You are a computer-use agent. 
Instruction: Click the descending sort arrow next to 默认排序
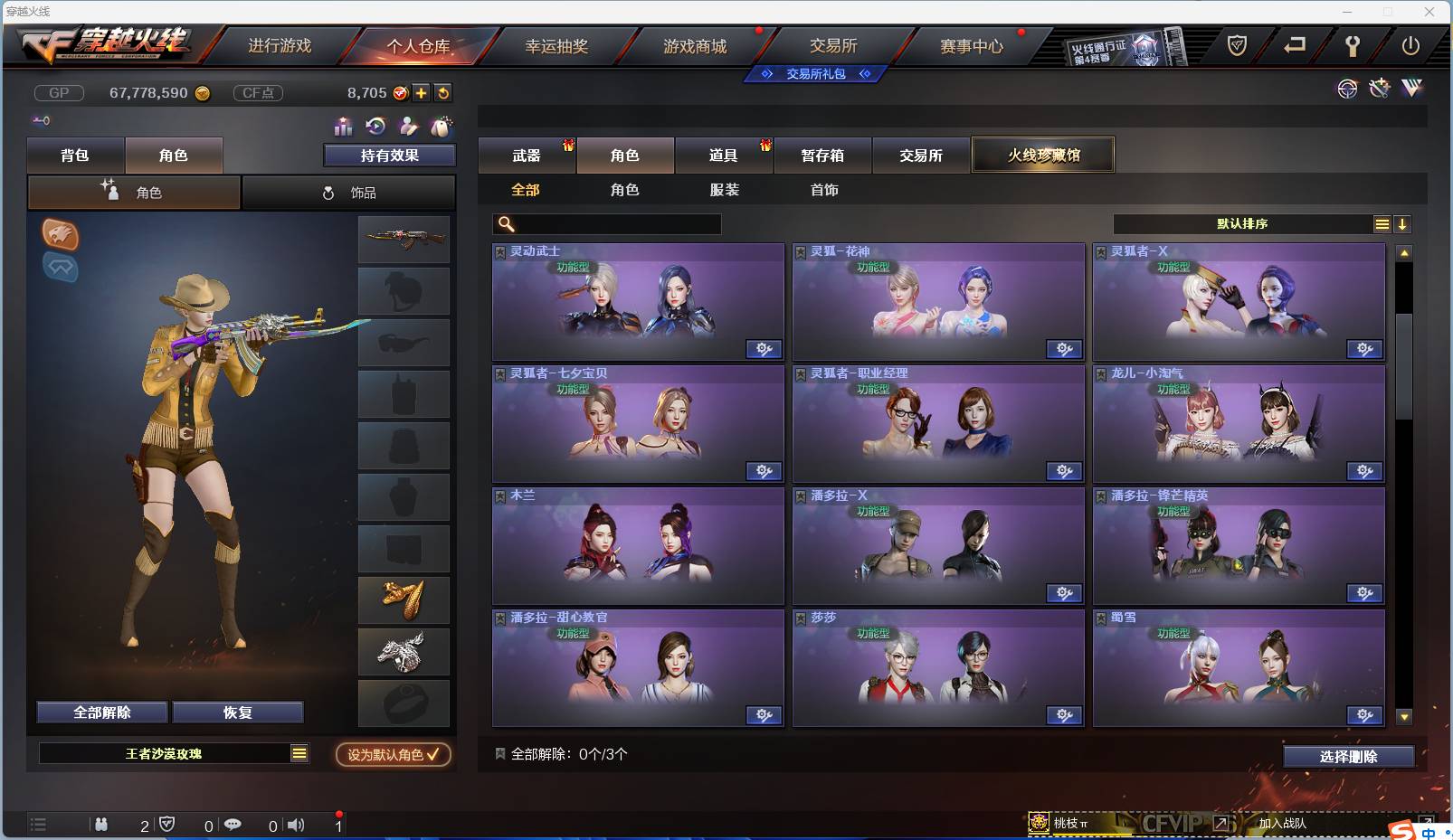coord(1404,224)
